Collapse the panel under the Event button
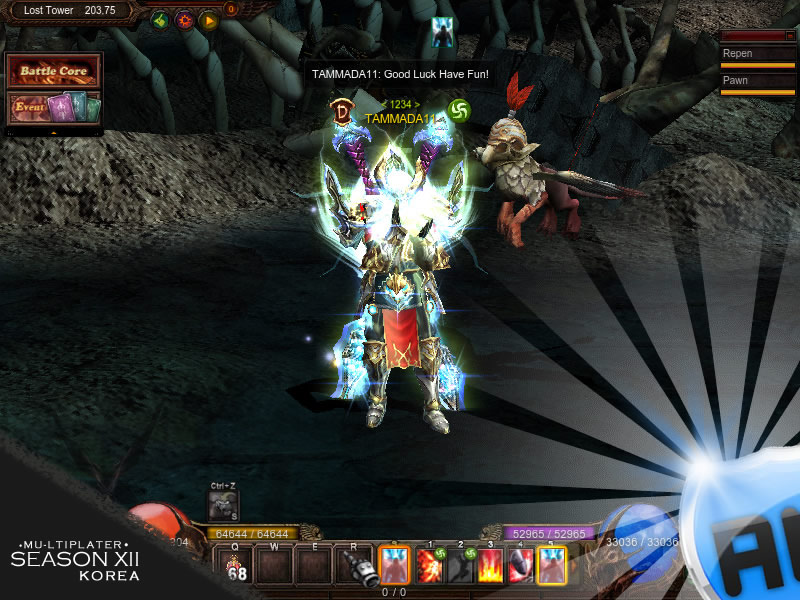The image size is (800, 600). [x=54, y=131]
